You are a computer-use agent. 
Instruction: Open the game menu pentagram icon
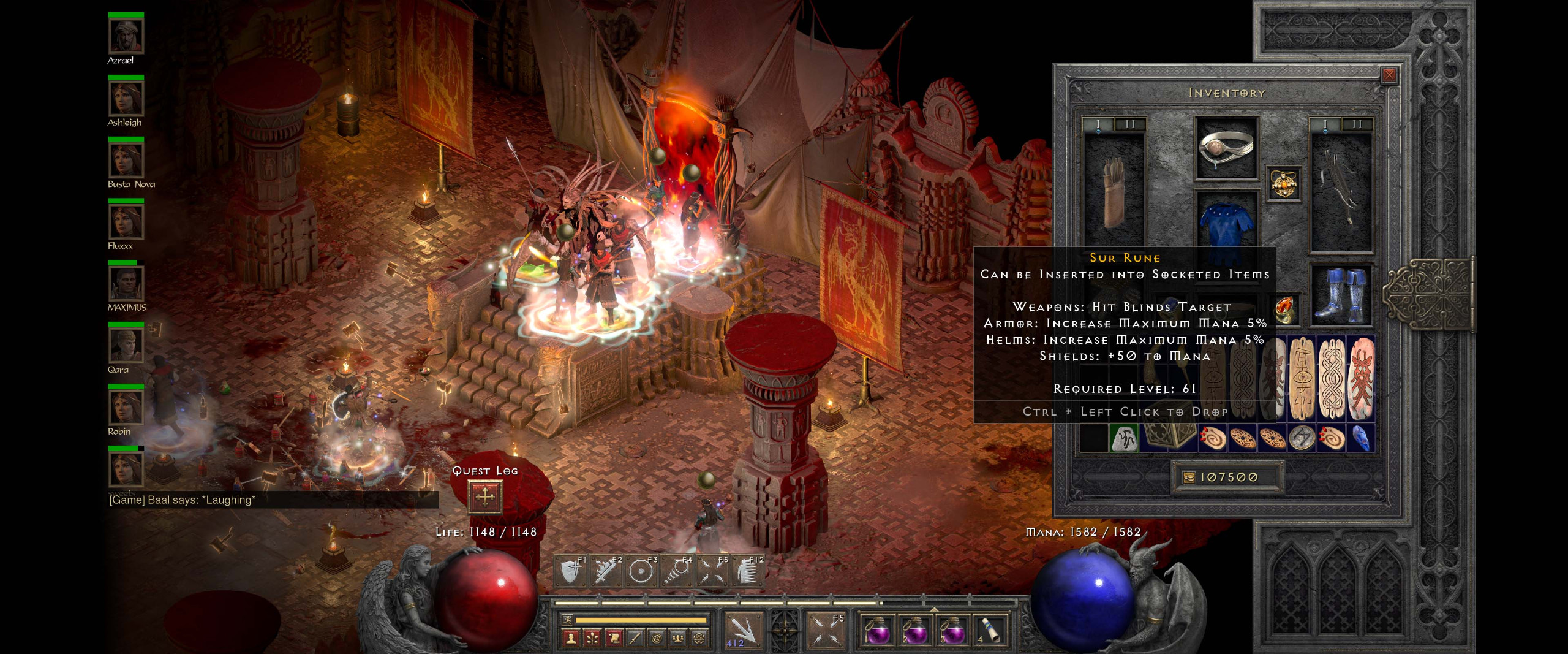[700, 640]
